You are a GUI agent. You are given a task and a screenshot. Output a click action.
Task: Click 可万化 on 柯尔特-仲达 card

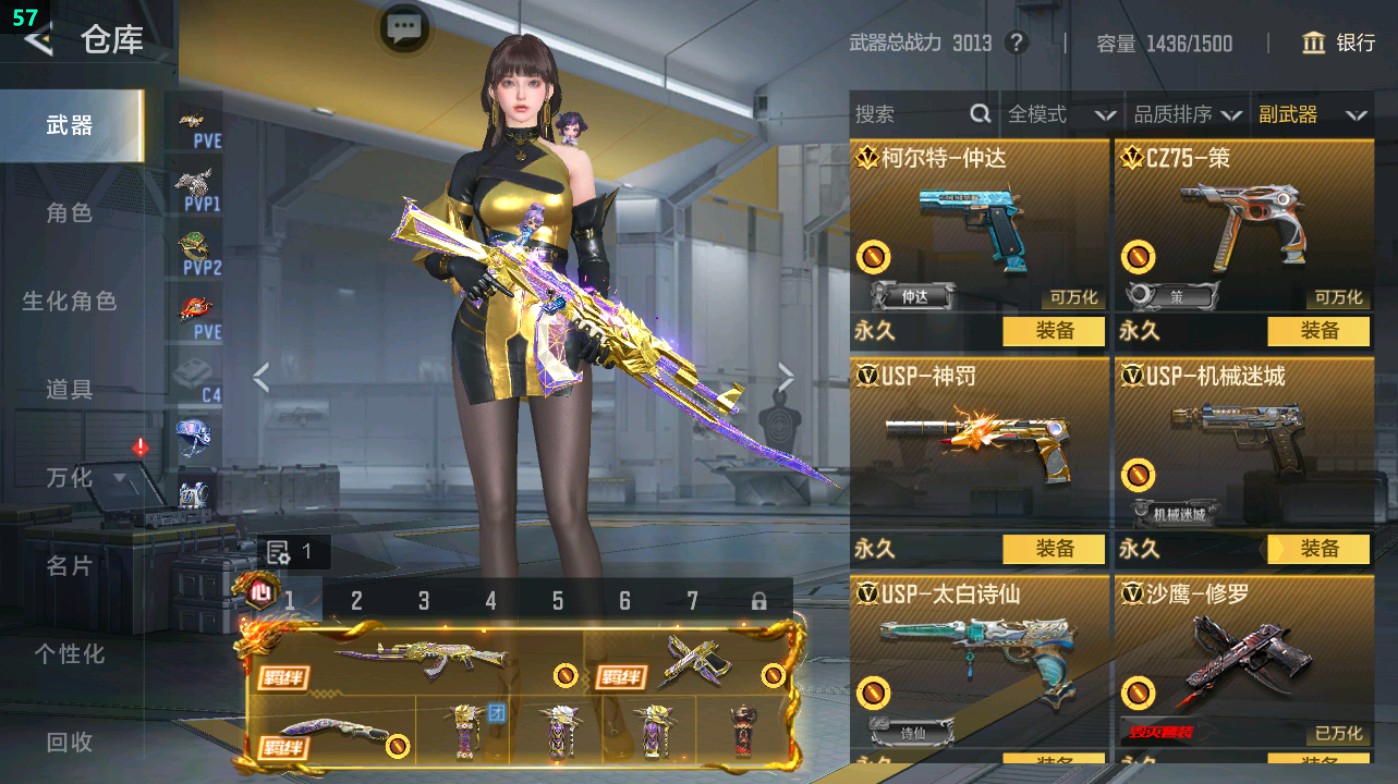click(1075, 297)
